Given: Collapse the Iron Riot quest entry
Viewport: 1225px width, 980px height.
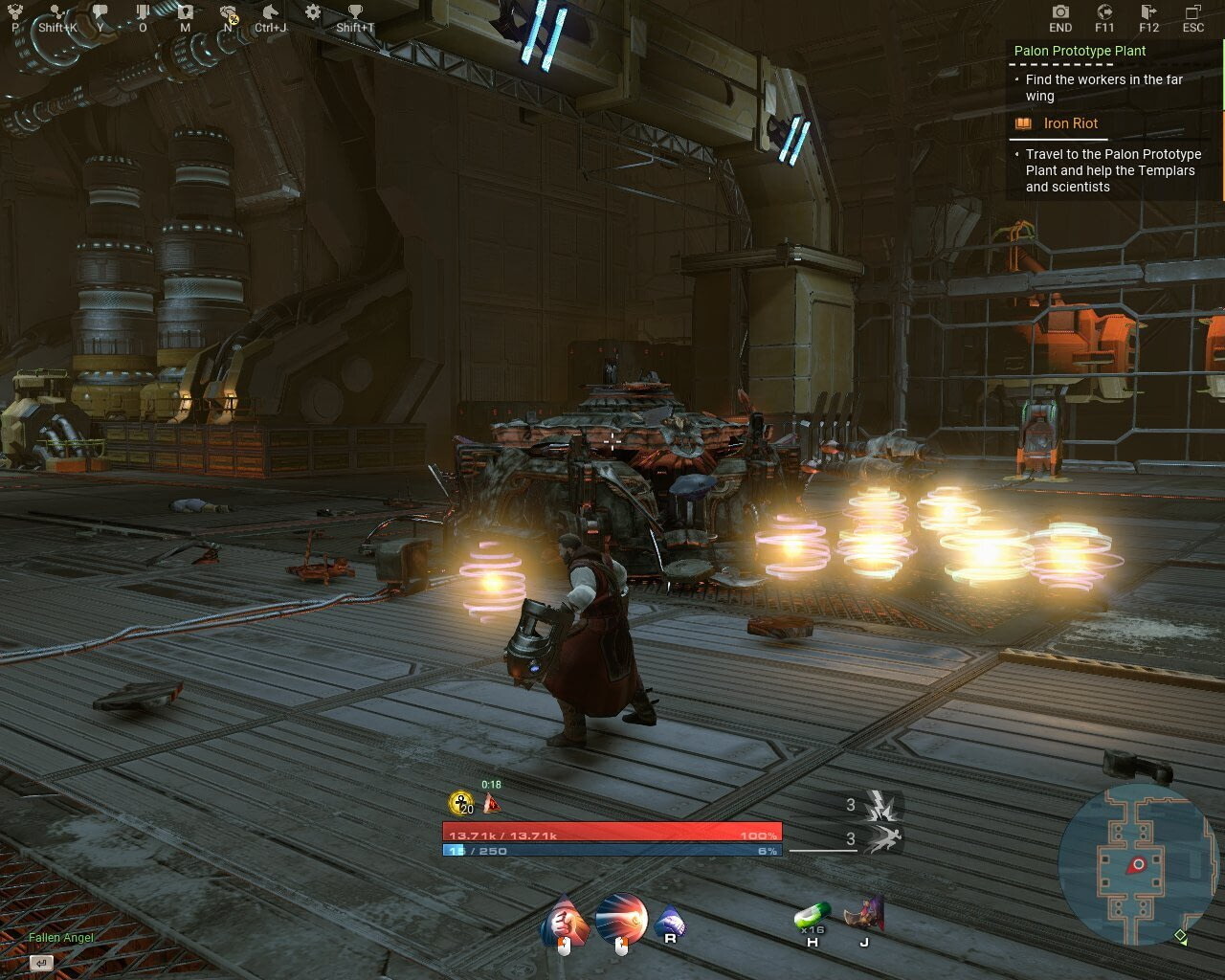Looking at the screenshot, I should [1070, 123].
